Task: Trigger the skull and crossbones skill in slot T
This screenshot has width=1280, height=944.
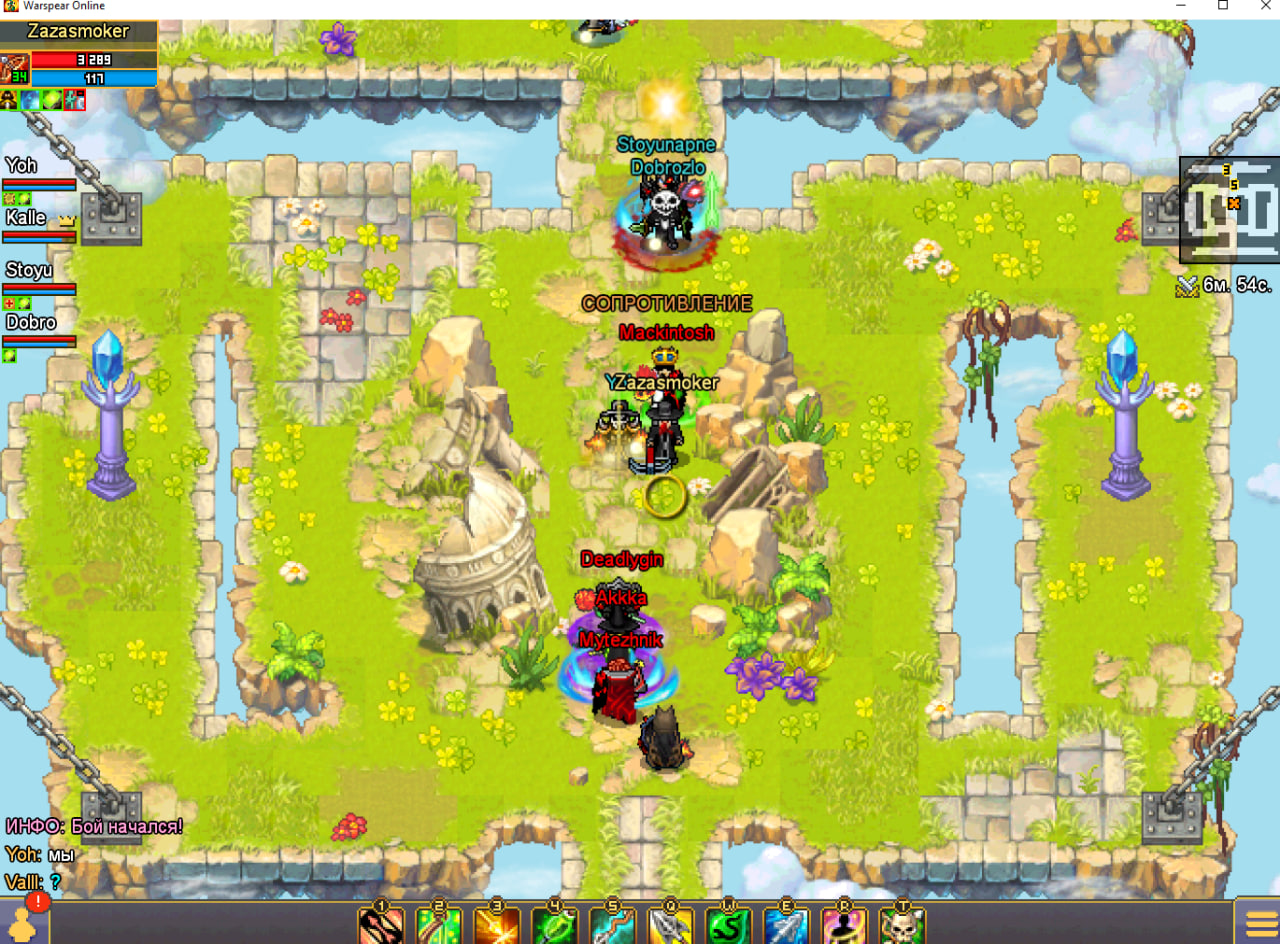Action: pos(903,926)
